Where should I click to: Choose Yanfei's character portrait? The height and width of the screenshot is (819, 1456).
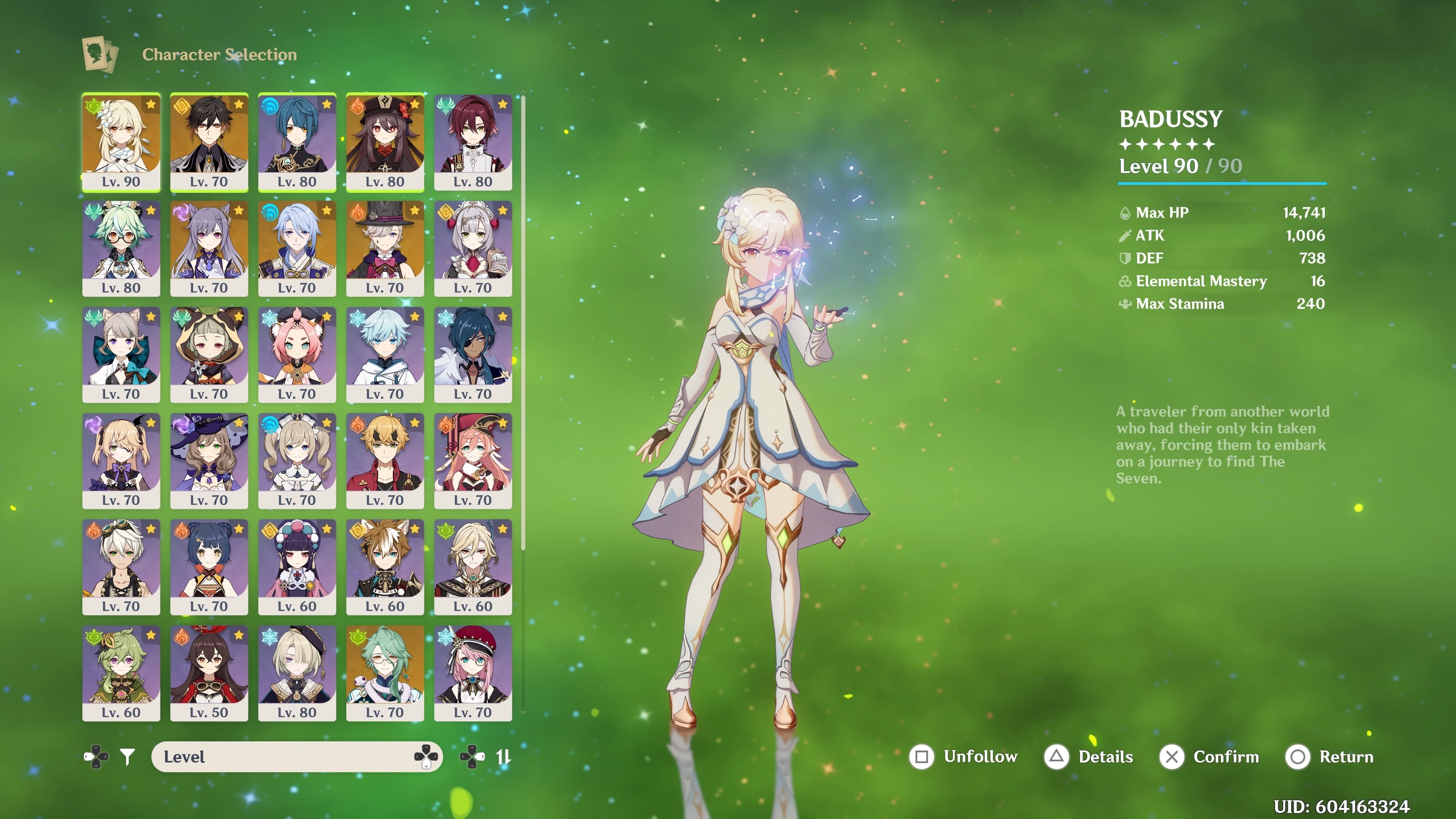tap(473, 460)
